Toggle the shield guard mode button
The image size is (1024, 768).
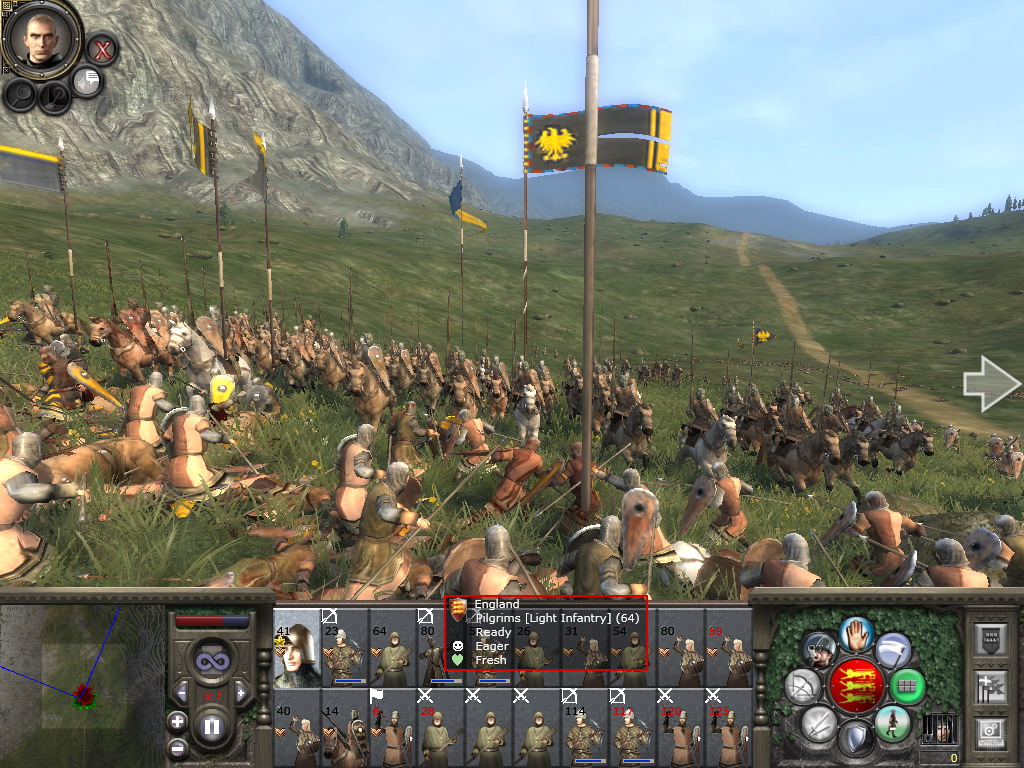(856, 739)
